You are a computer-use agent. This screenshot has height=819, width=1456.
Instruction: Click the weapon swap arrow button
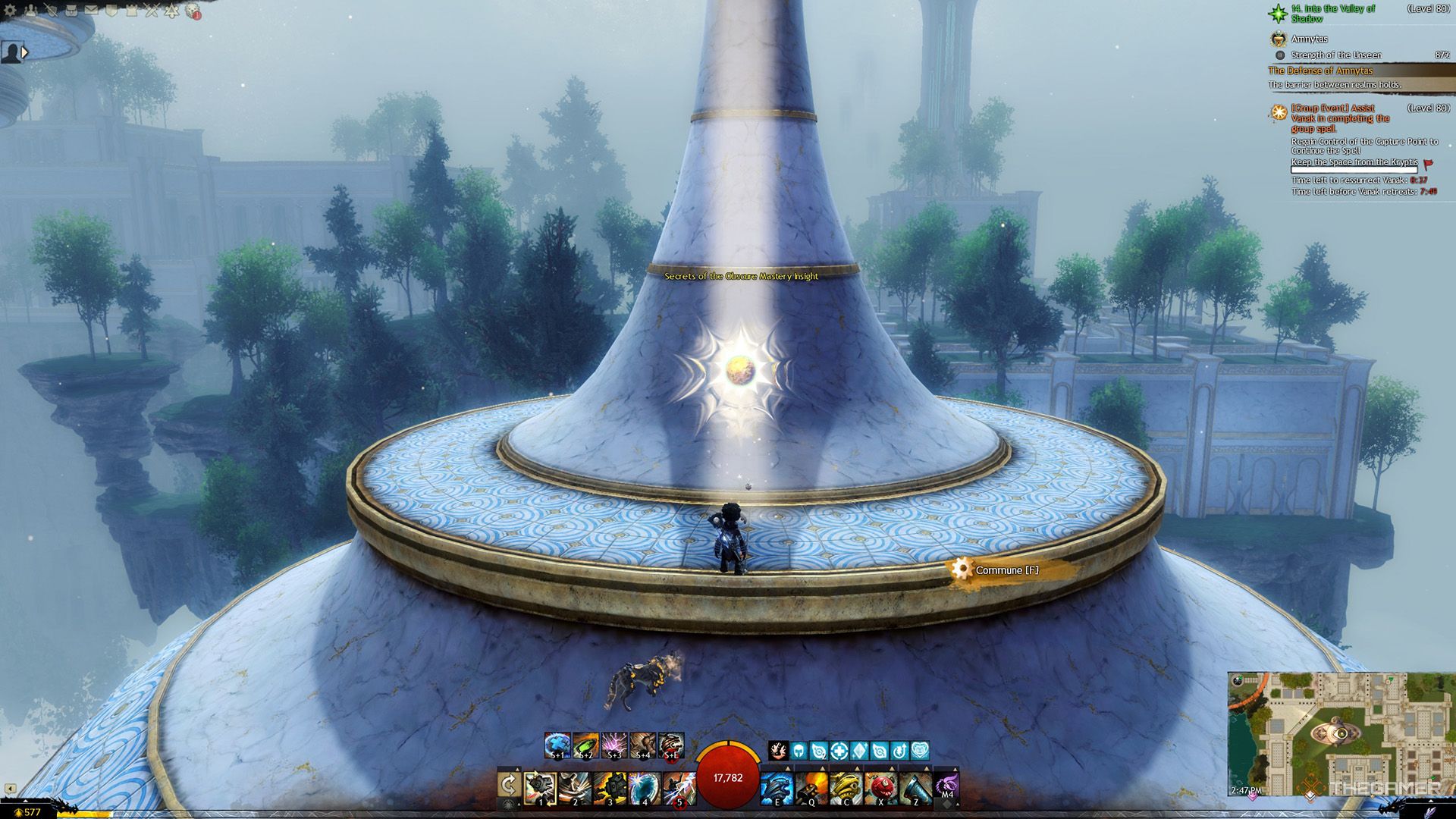click(508, 786)
